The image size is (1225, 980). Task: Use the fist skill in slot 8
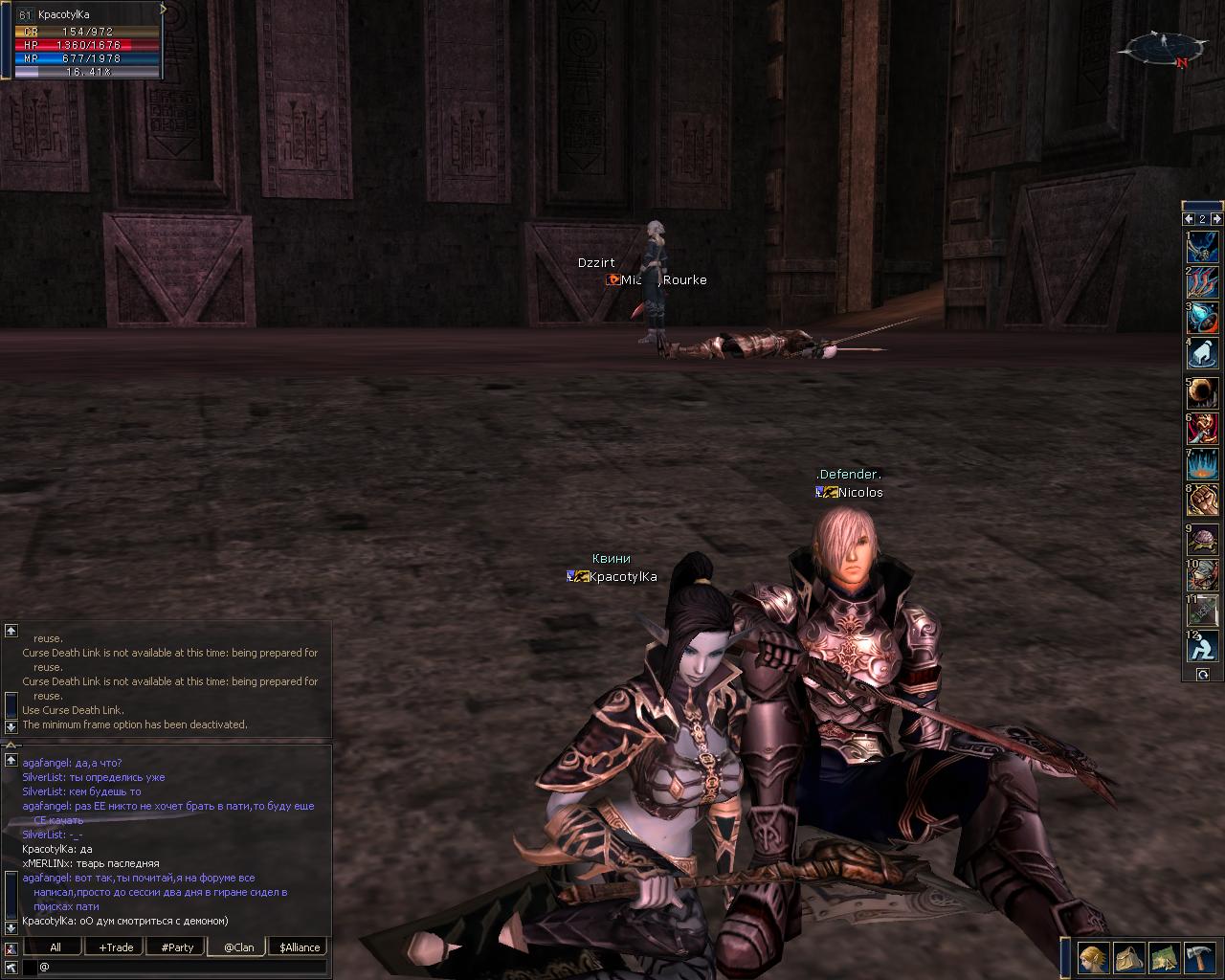click(x=1203, y=501)
